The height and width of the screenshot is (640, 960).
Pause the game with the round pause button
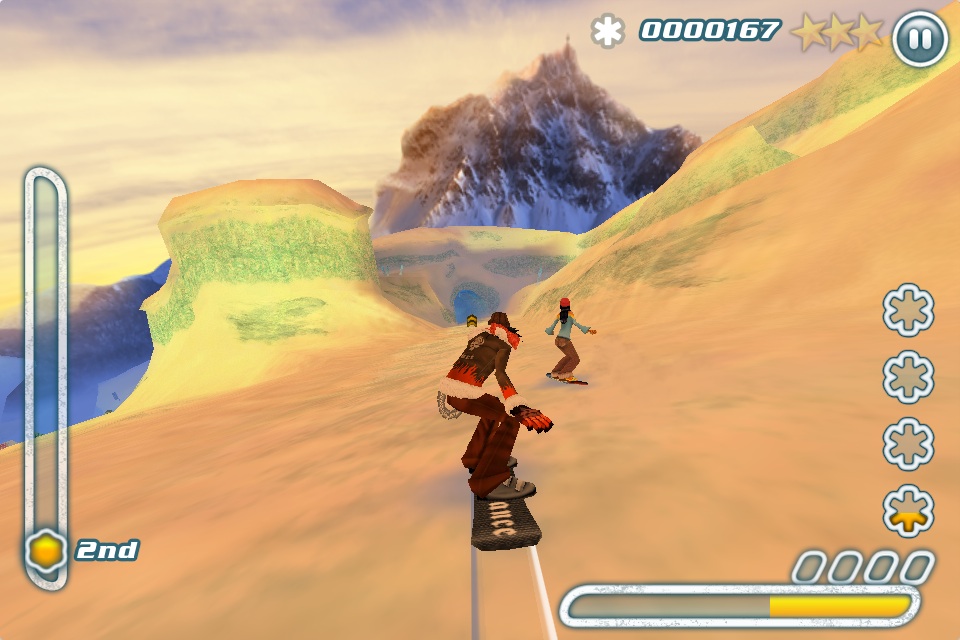919,39
